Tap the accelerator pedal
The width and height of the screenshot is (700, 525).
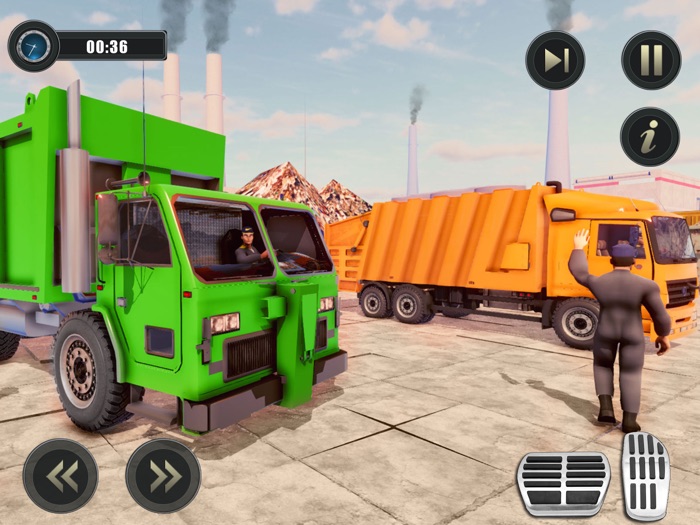click(646, 475)
